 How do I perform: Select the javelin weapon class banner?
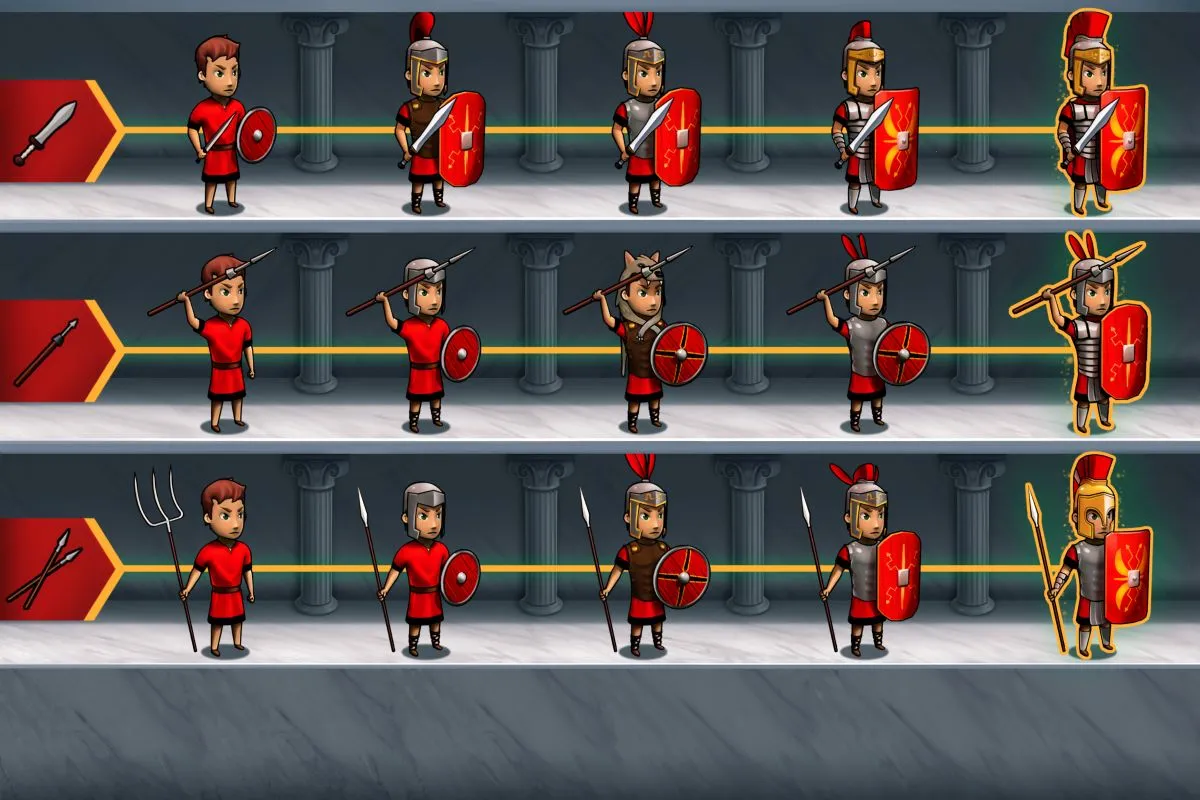[50, 351]
